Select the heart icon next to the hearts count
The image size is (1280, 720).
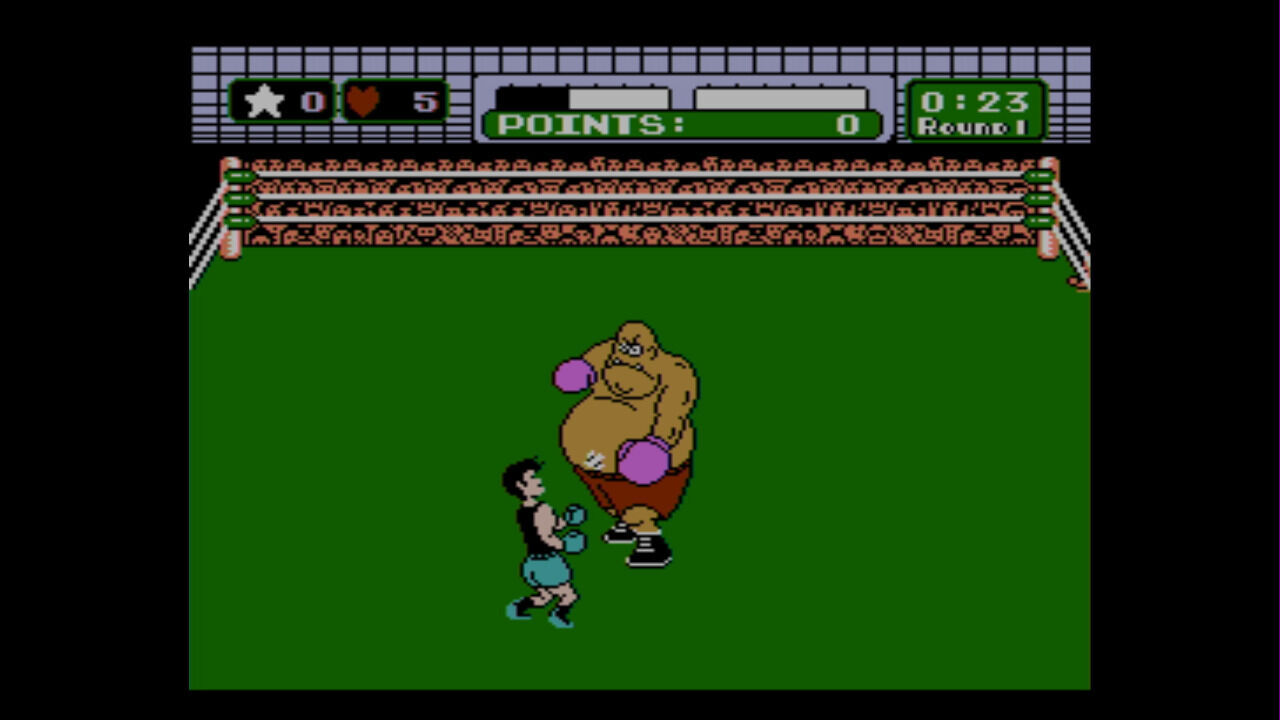[361, 101]
